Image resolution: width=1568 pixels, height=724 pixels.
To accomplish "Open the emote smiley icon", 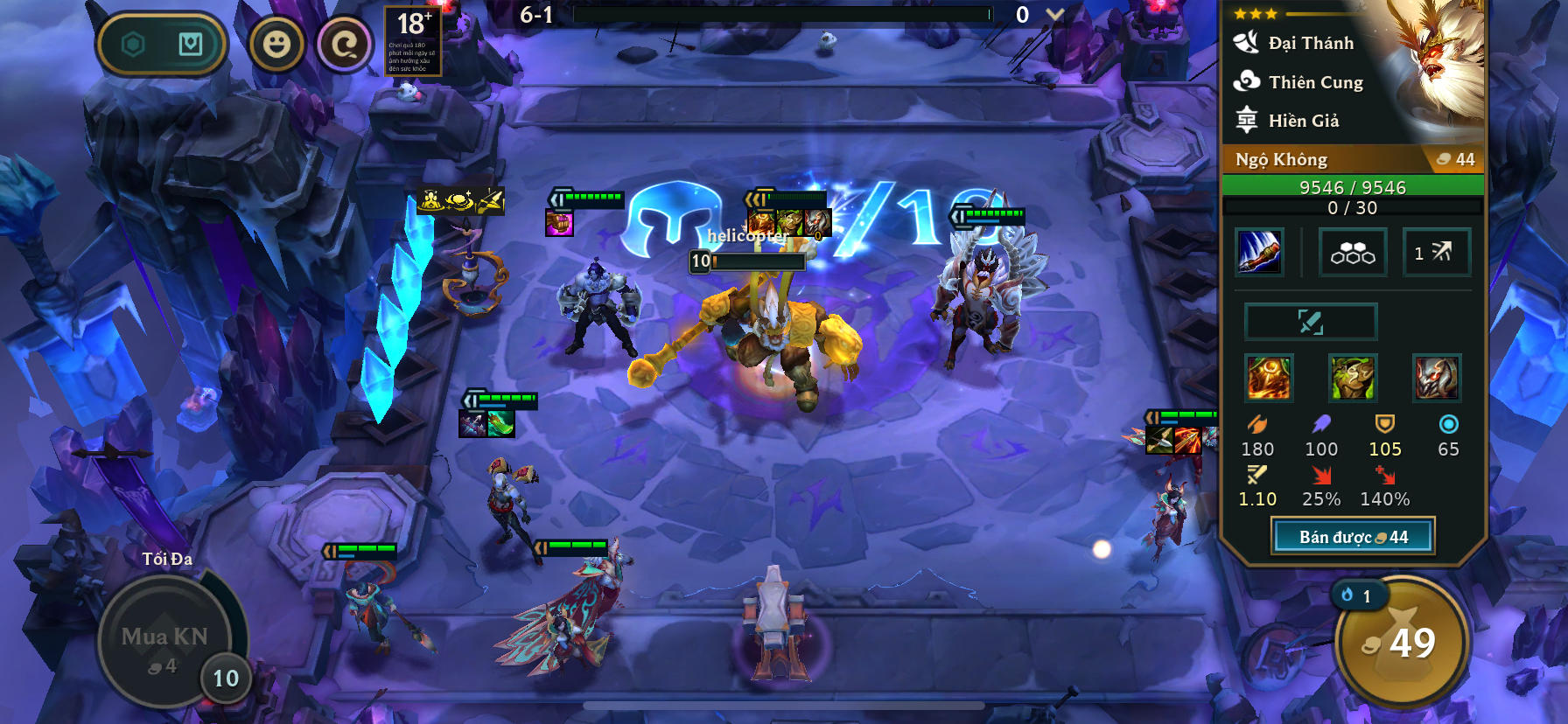I will pos(278,45).
